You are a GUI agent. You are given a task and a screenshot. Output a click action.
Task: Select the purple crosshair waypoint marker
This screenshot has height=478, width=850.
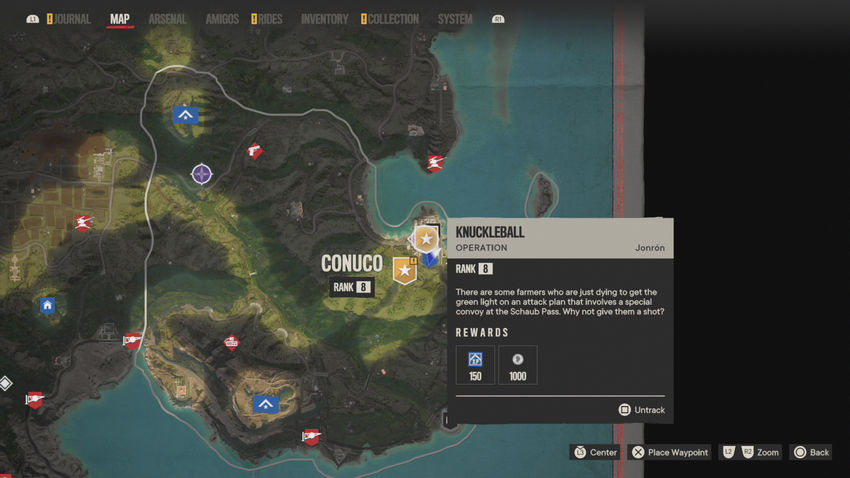202,174
